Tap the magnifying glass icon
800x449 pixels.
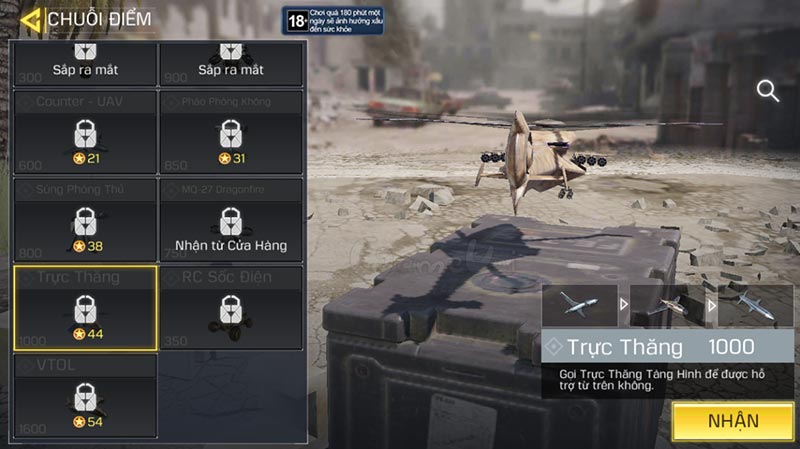[768, 92]
